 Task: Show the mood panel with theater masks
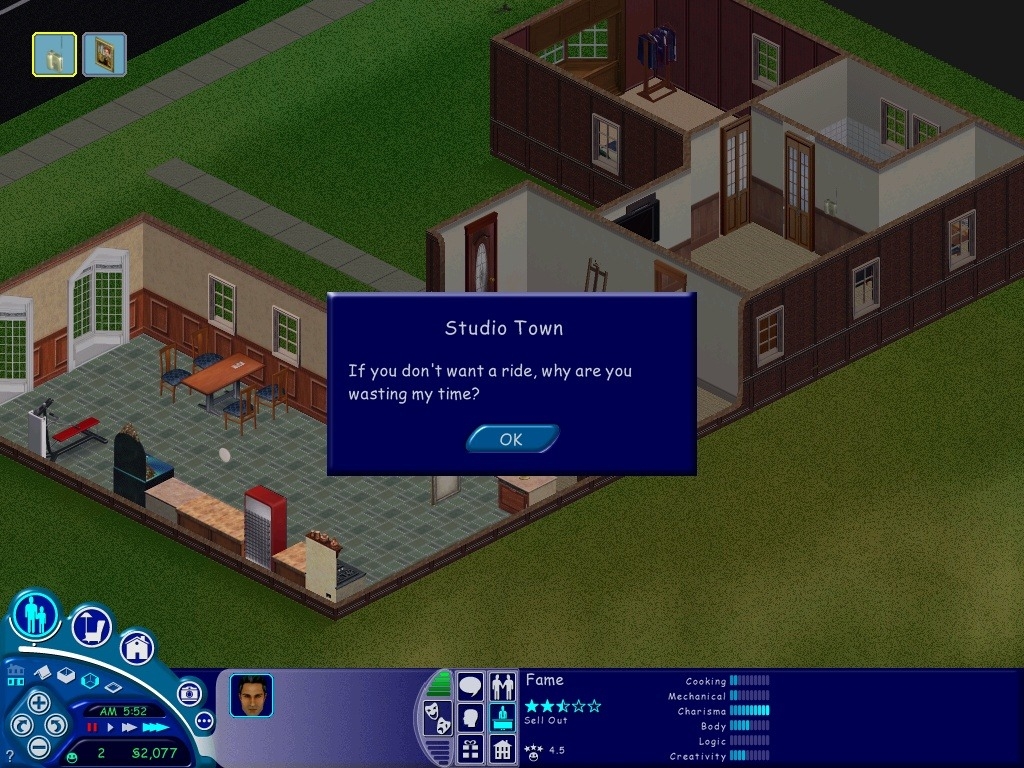(x=437, y=717)
